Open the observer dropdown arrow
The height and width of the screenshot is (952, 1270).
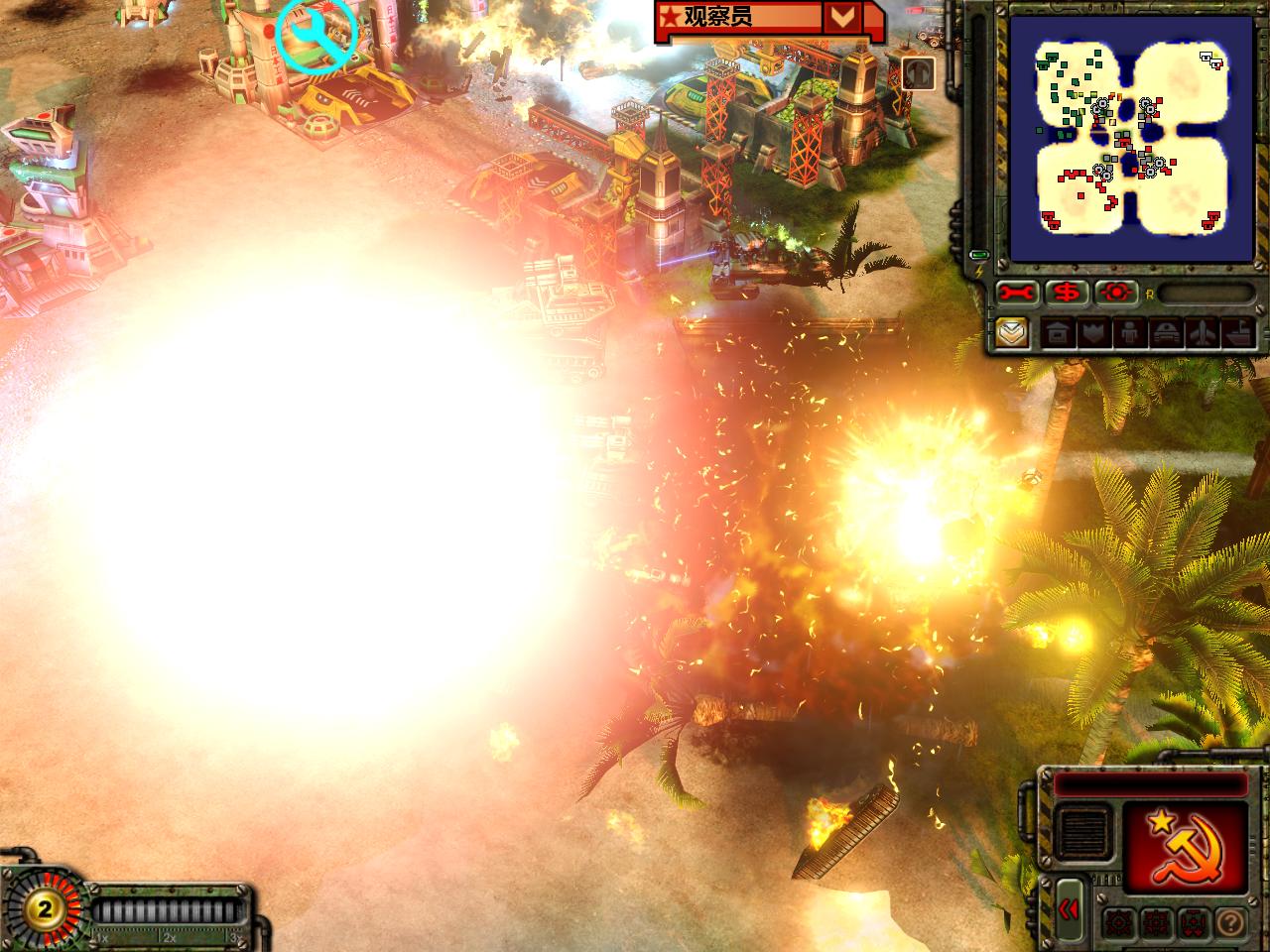pos(842,17)
